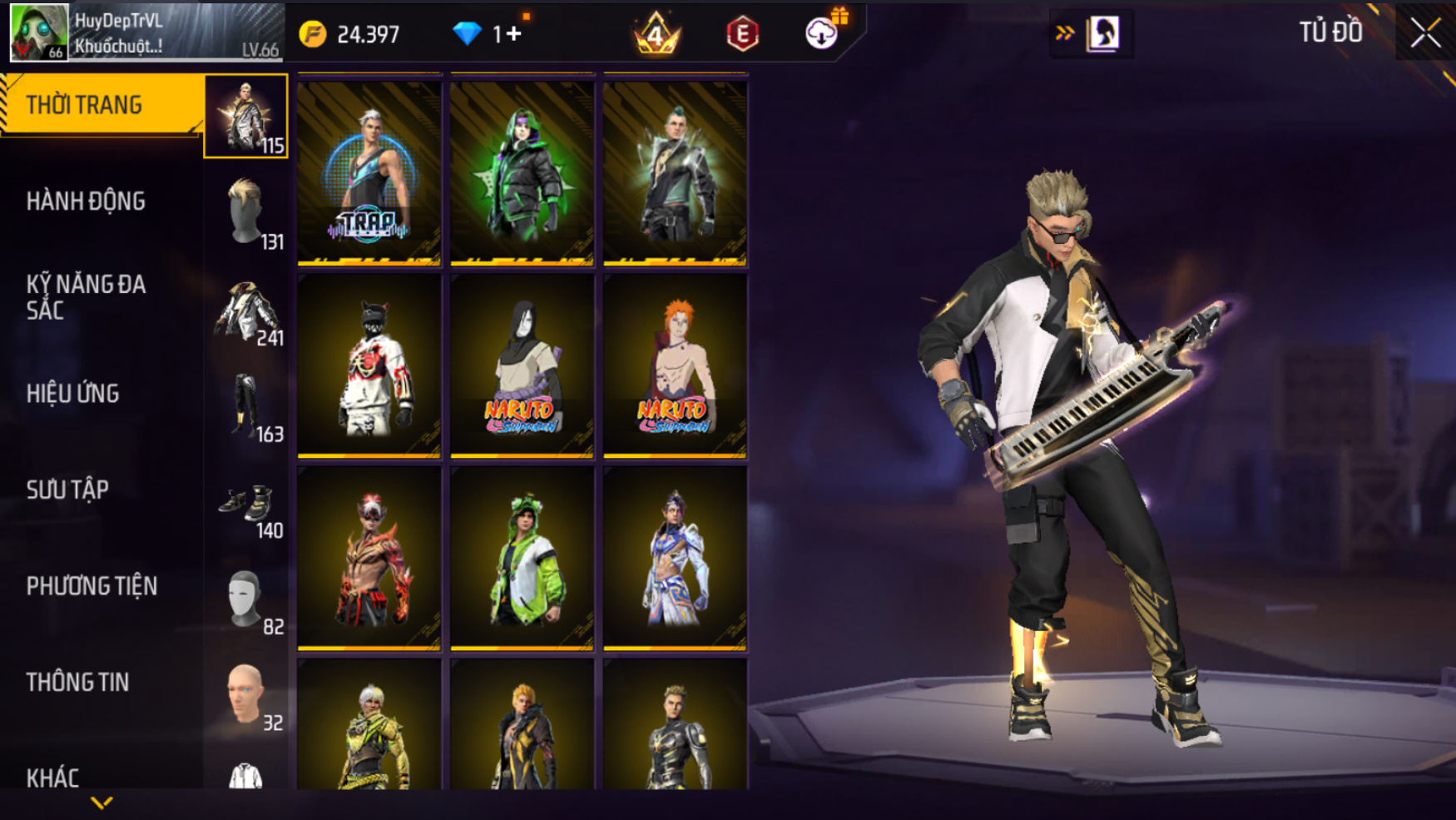Select the Thời Trang tab

tap(84, 106)
